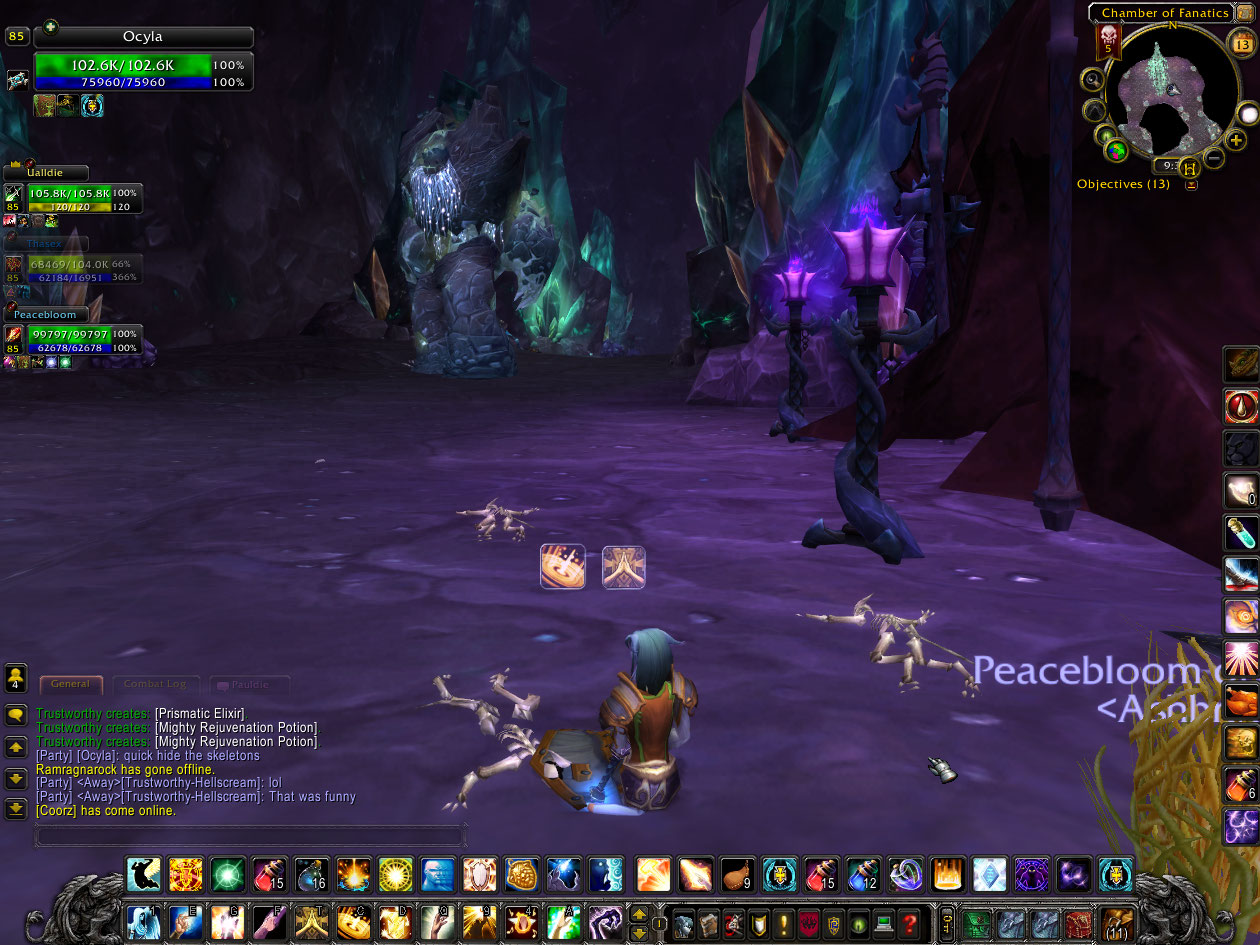Zoom in the minimap with the plus button

coord(1237,140)
